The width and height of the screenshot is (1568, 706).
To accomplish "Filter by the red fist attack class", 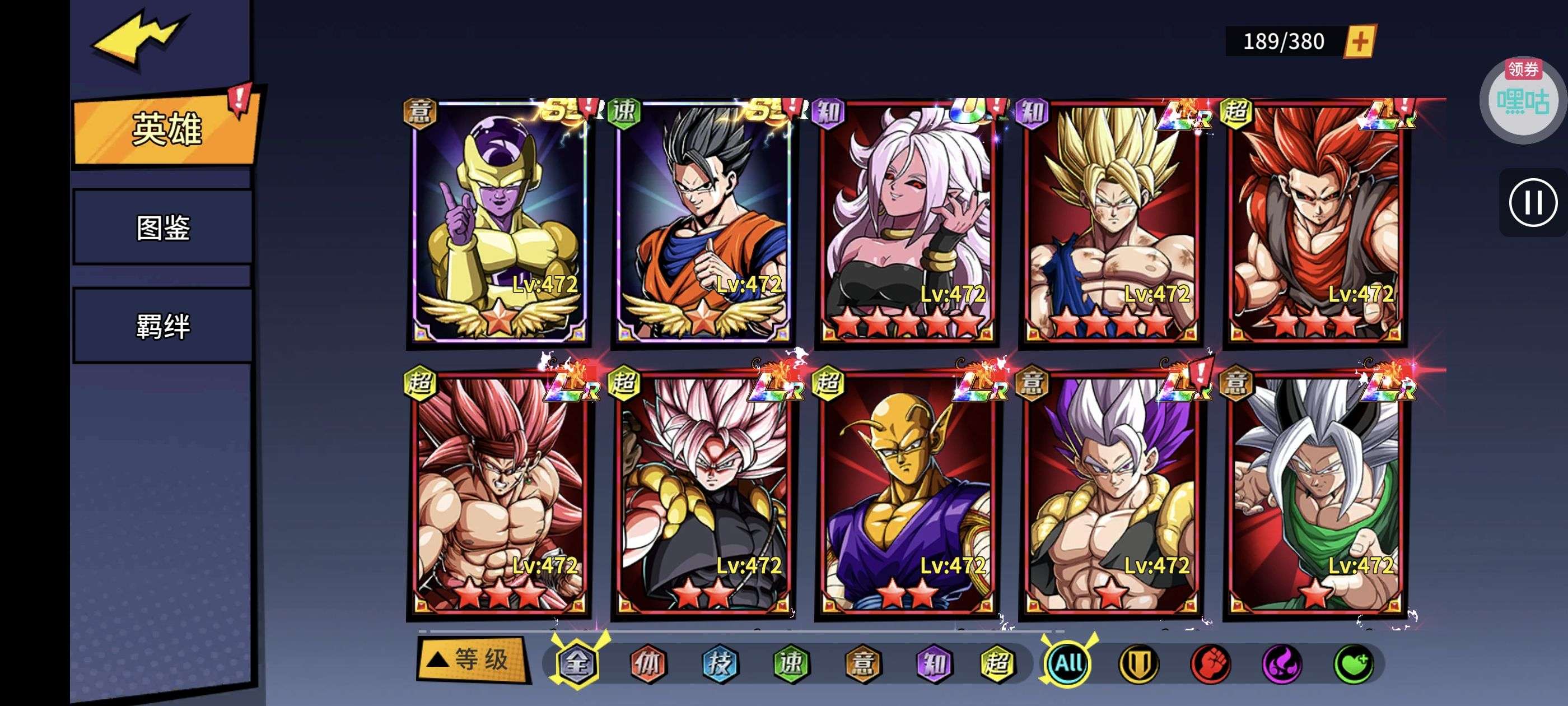I will click(x=1210, y=663).
